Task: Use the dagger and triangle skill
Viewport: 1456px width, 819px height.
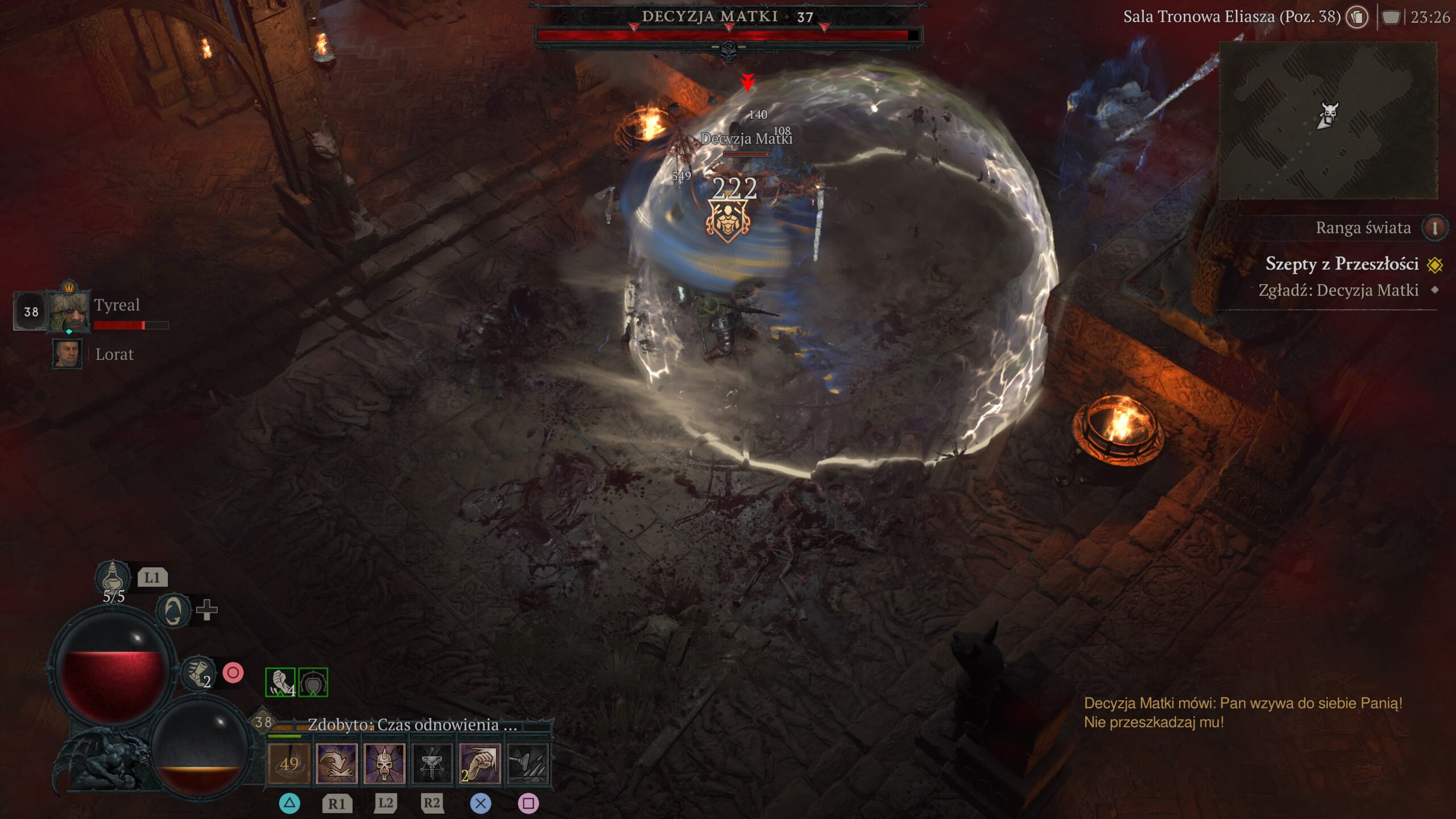Action: click(x=432, y=763)
